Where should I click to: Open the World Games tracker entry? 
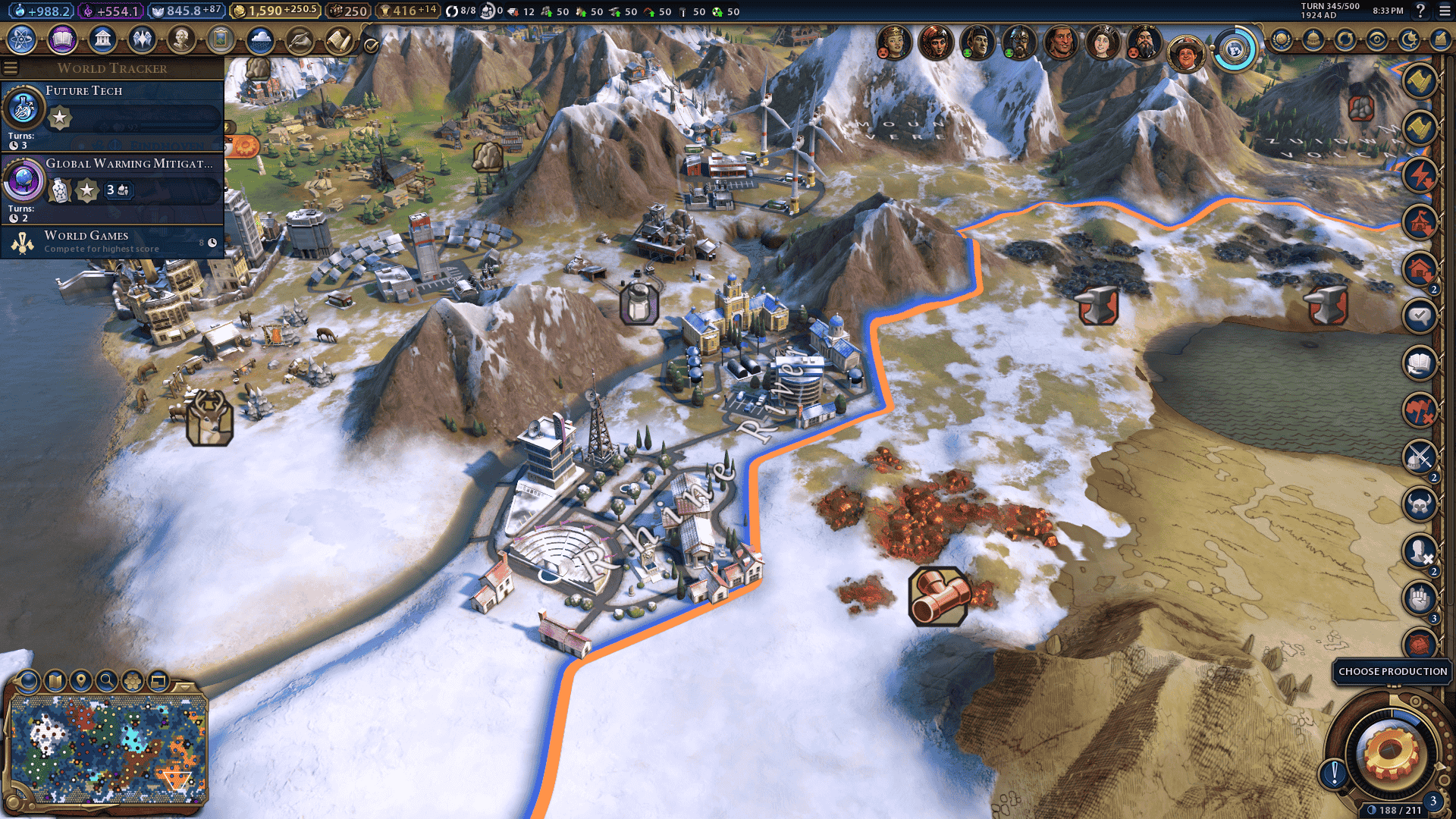[114, 241]
